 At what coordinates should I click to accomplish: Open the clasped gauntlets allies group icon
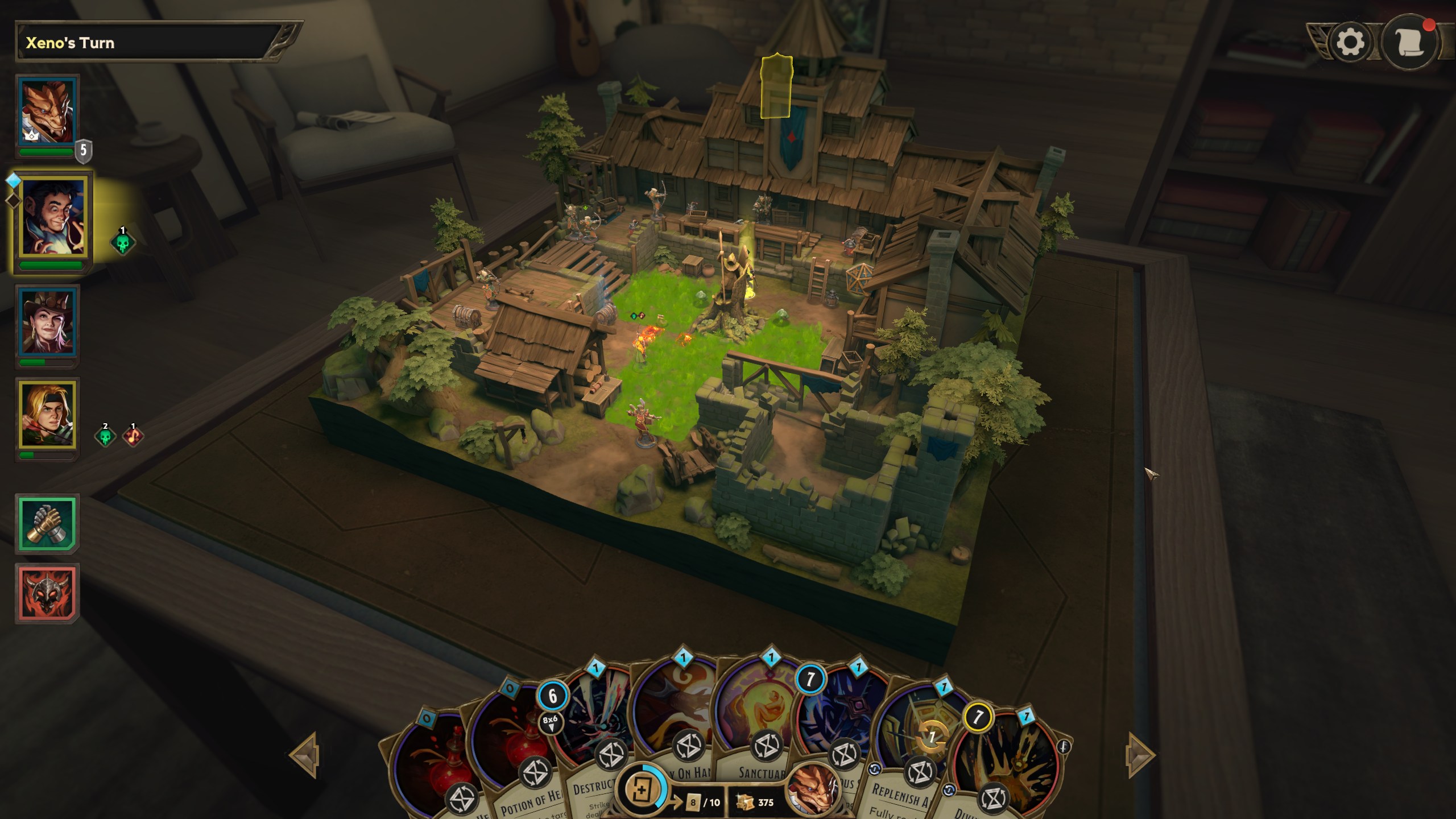click(x=47, y=523)
